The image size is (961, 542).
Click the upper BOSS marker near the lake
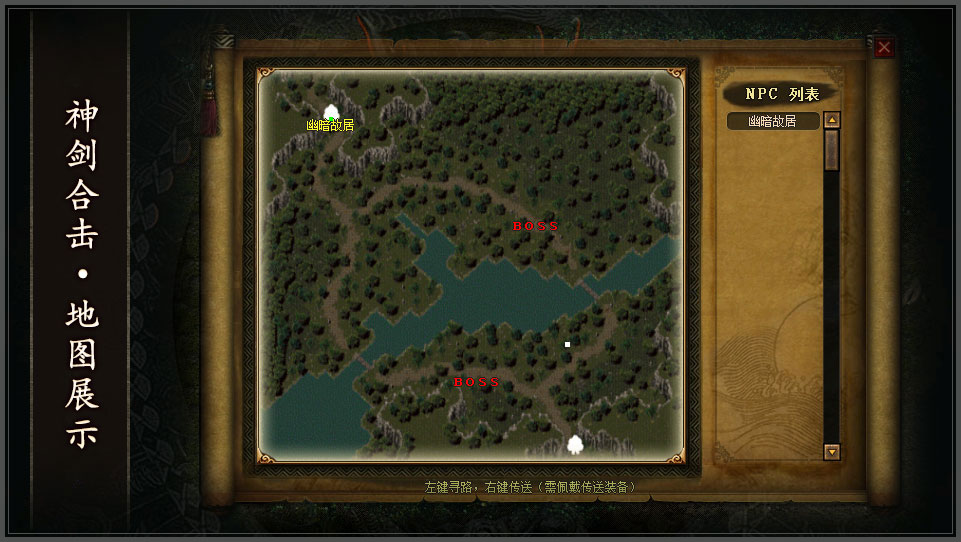click(x=535, y=226)
